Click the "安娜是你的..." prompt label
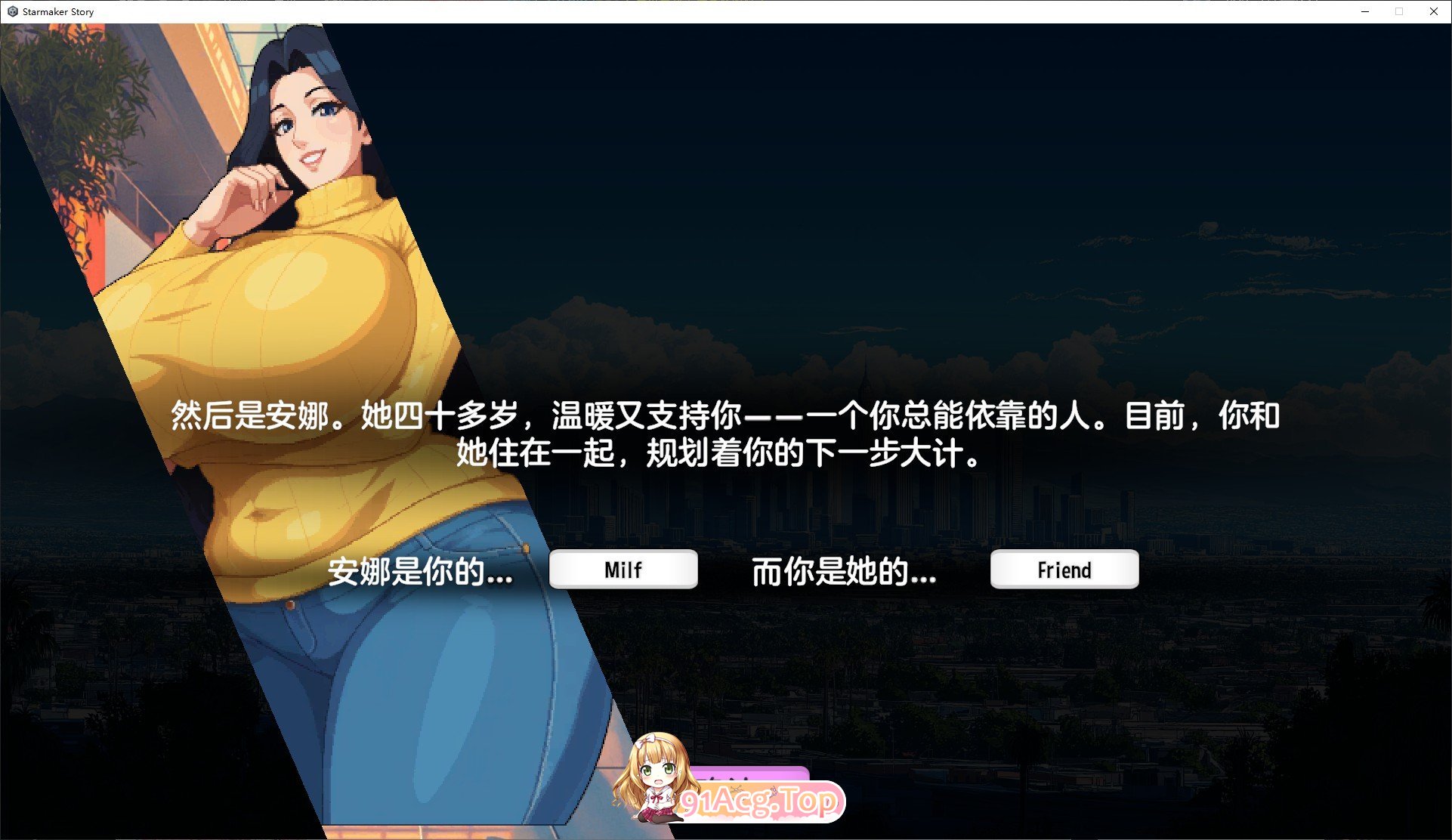This screenshot has width=1452, height=840. 420,574
